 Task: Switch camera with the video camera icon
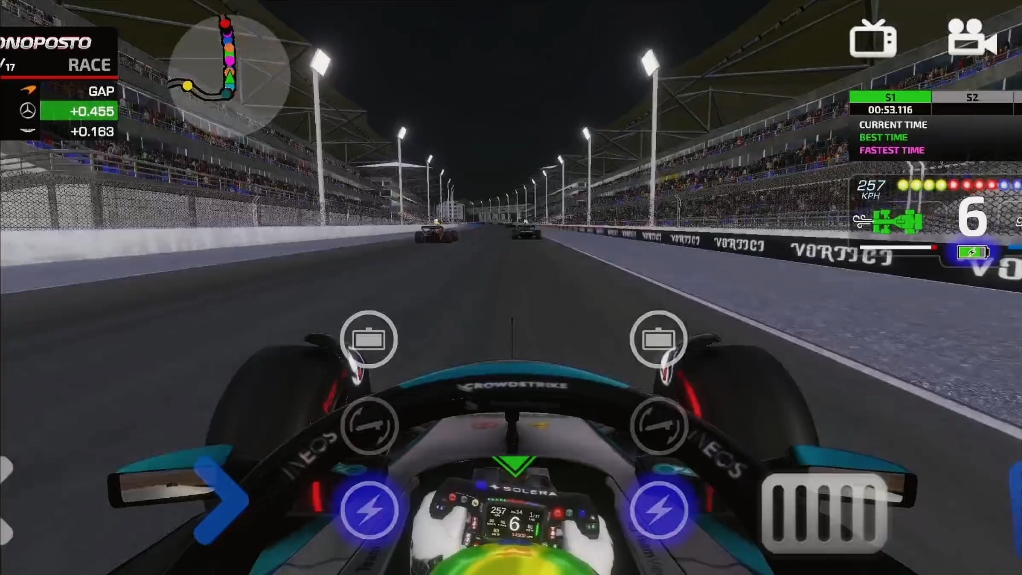(971, 39)
